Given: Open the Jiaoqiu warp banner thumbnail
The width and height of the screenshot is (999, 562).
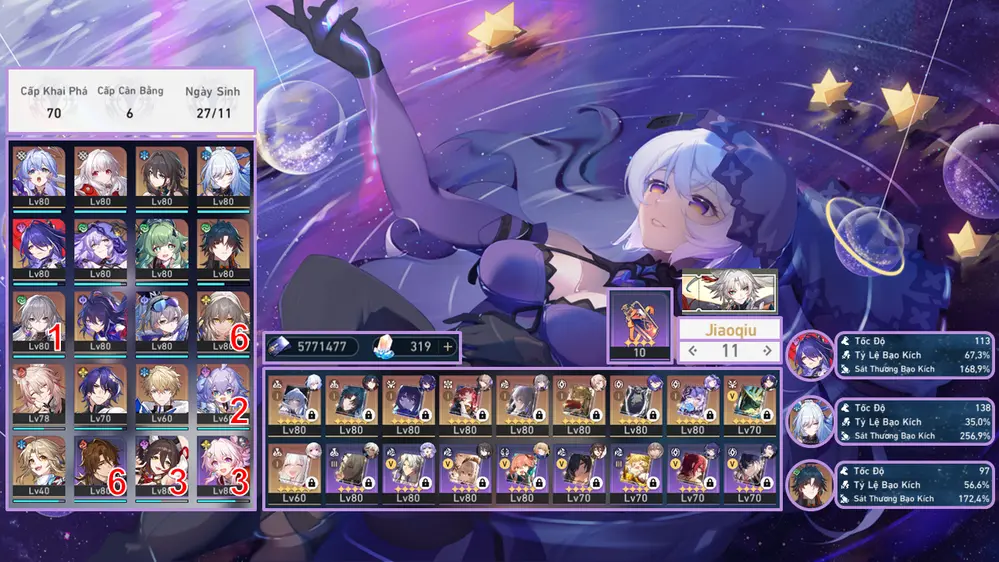Looking at the screenshot, I should click(x=728, y=290).
